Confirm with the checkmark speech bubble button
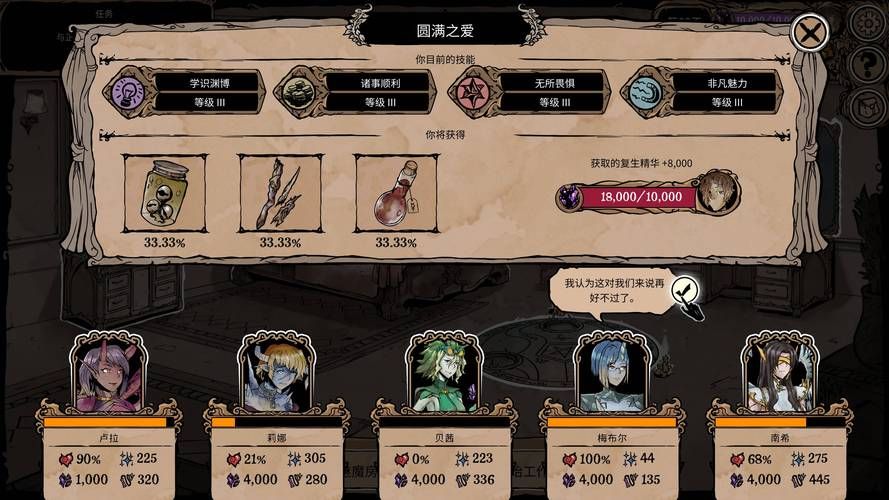This screenshot has height=500, width=889. [x=685, y=292]
